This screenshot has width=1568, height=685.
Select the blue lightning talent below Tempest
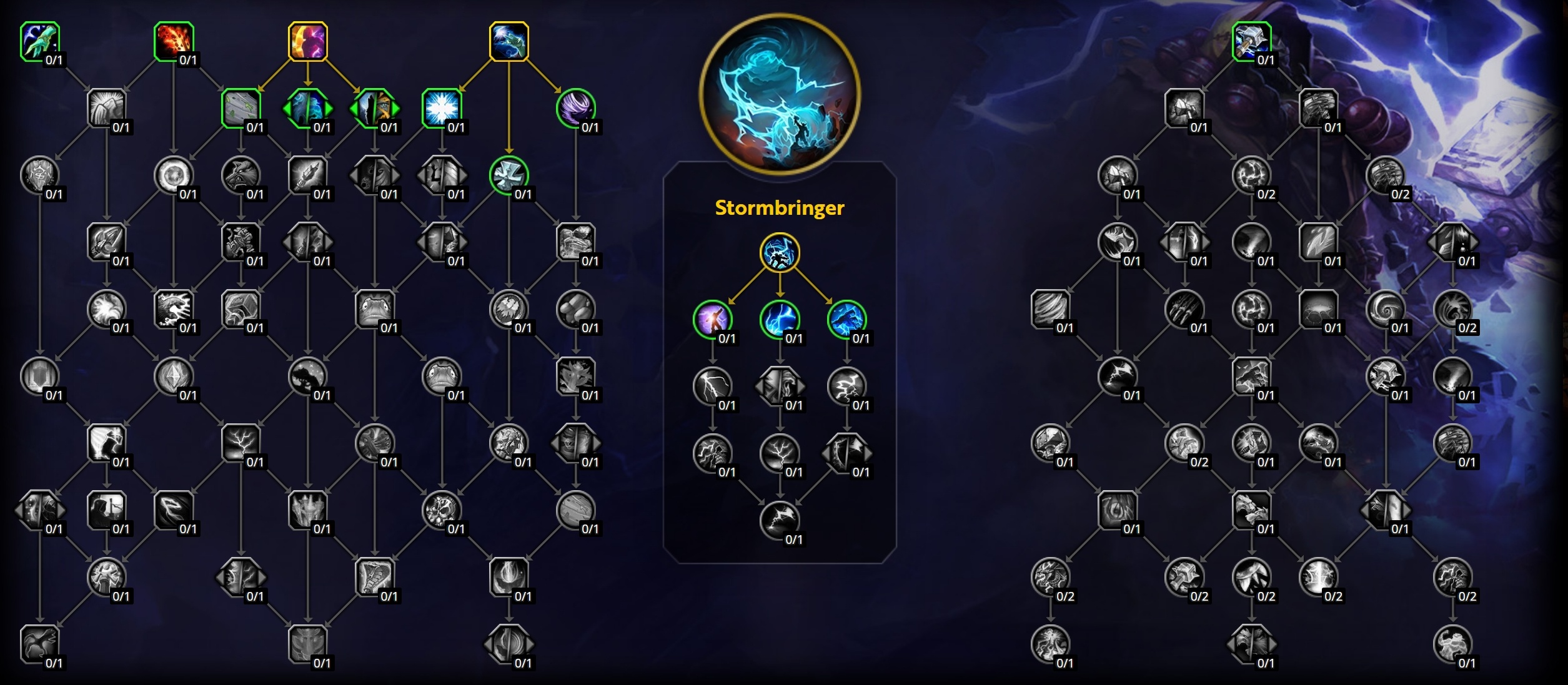[x=780, y=320]
